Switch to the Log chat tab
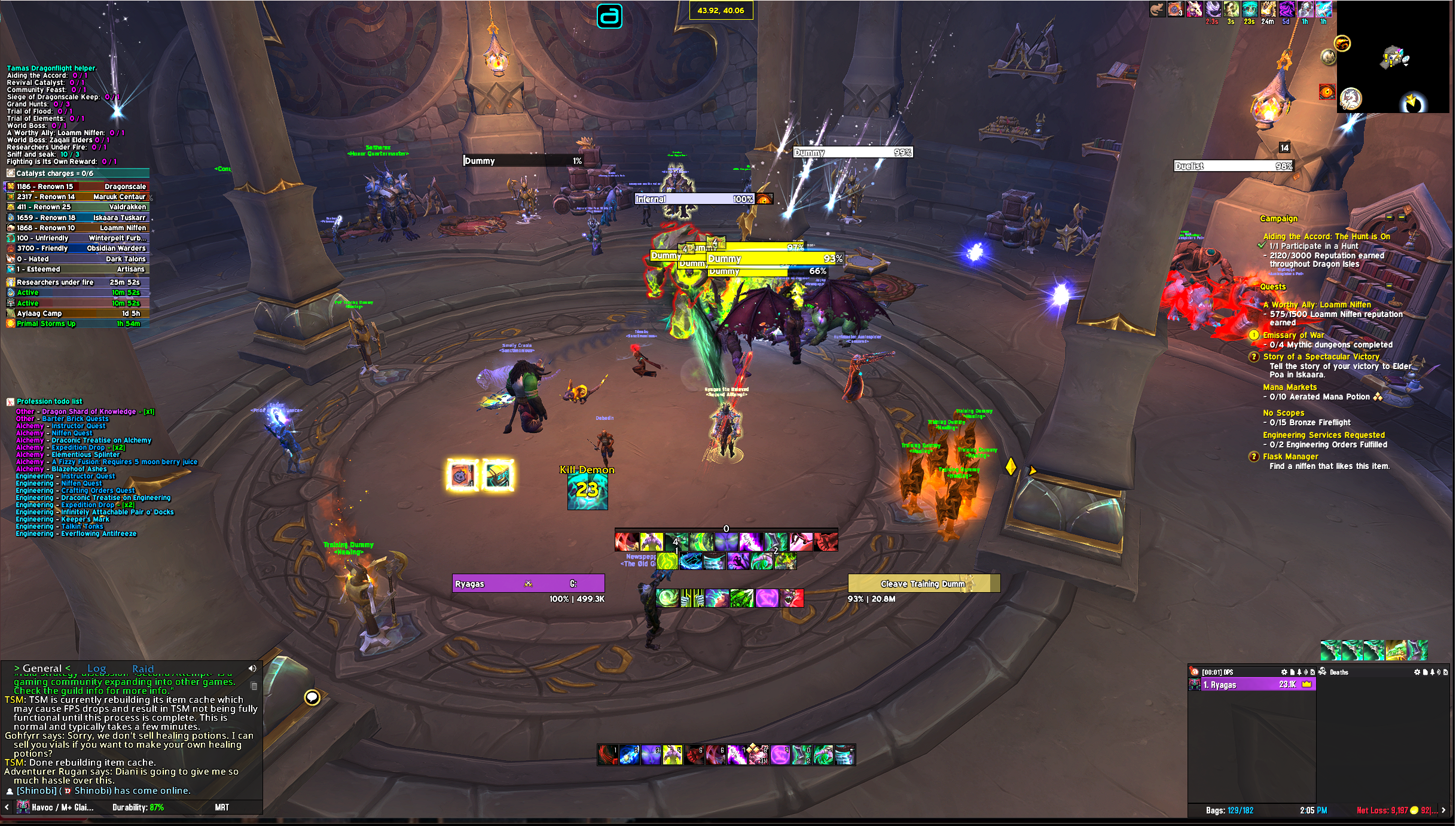Screen dimensions: 1456x826 [96, 669]
